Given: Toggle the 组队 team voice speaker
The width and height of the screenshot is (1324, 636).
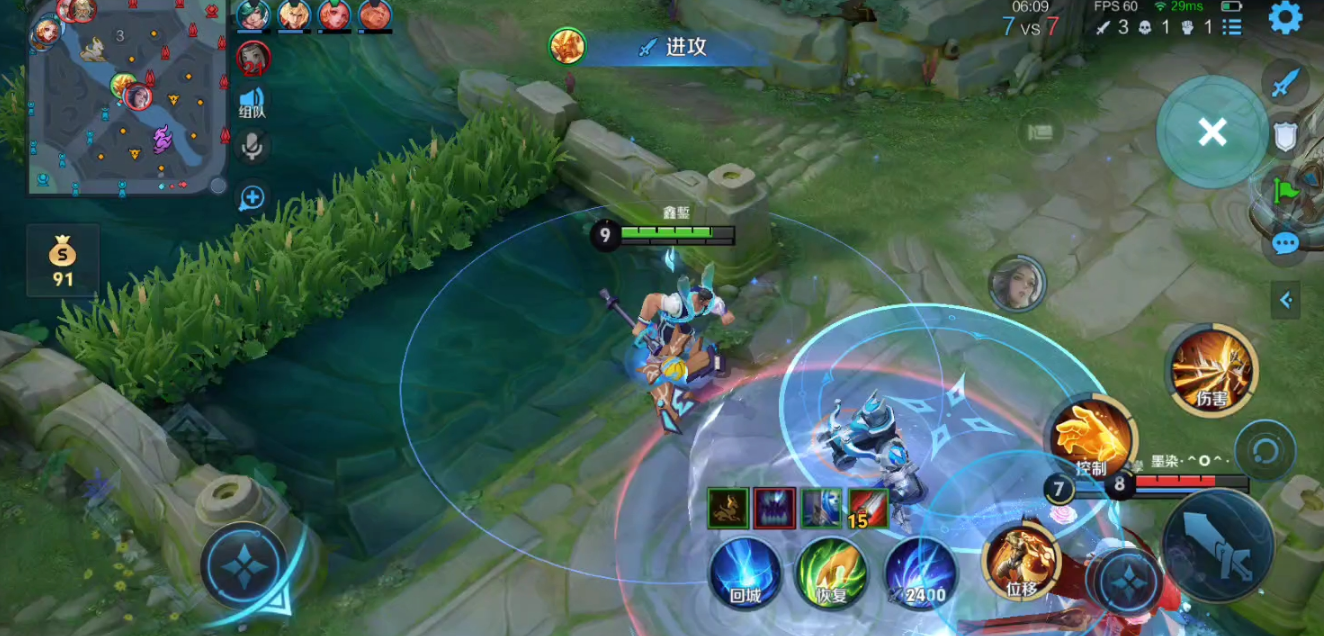Looking at the screenshot, I should pyautogui.click(x=252, y=102).
